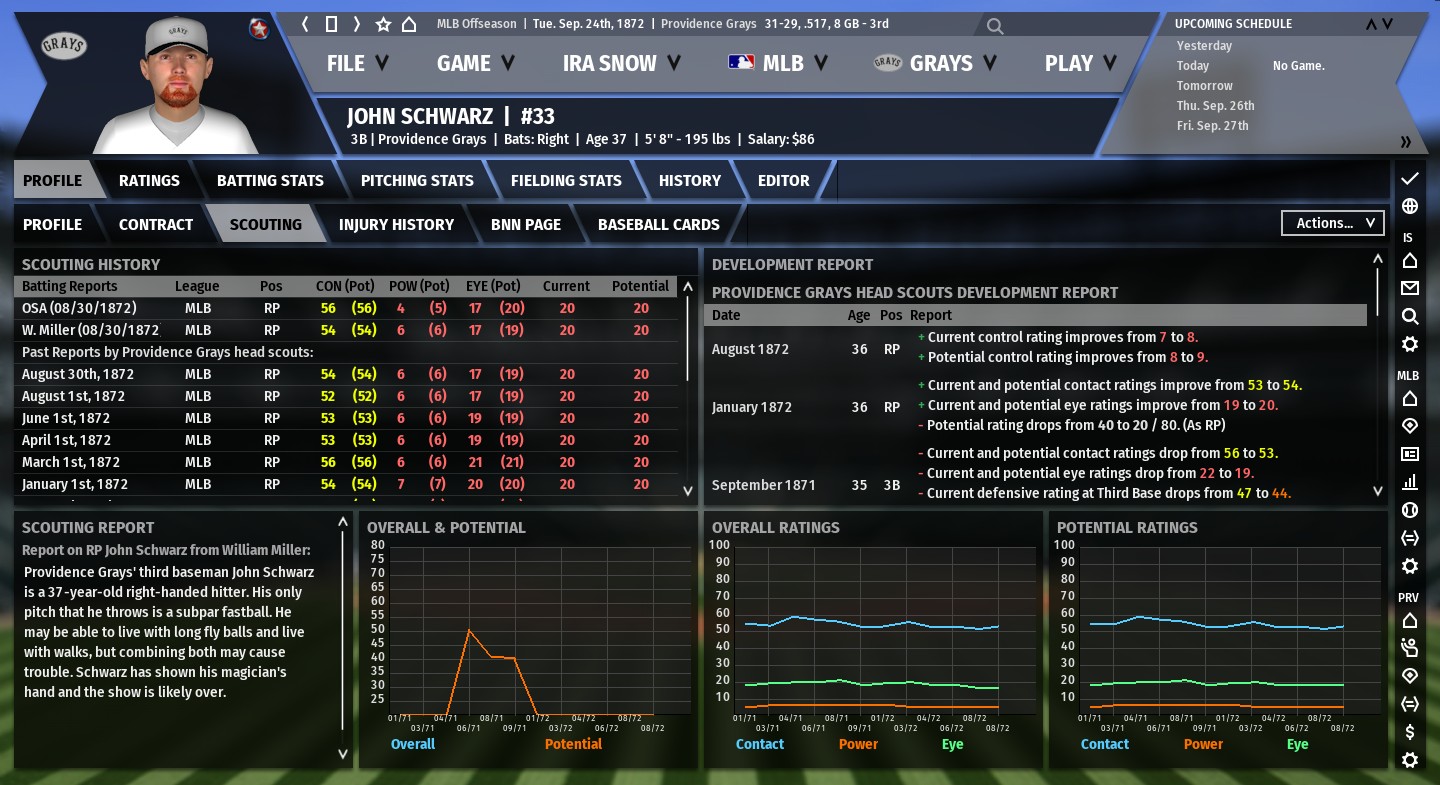
Task: Show the BASEBALL CARDS sub-tab
Action: click(x=658, y=224)
